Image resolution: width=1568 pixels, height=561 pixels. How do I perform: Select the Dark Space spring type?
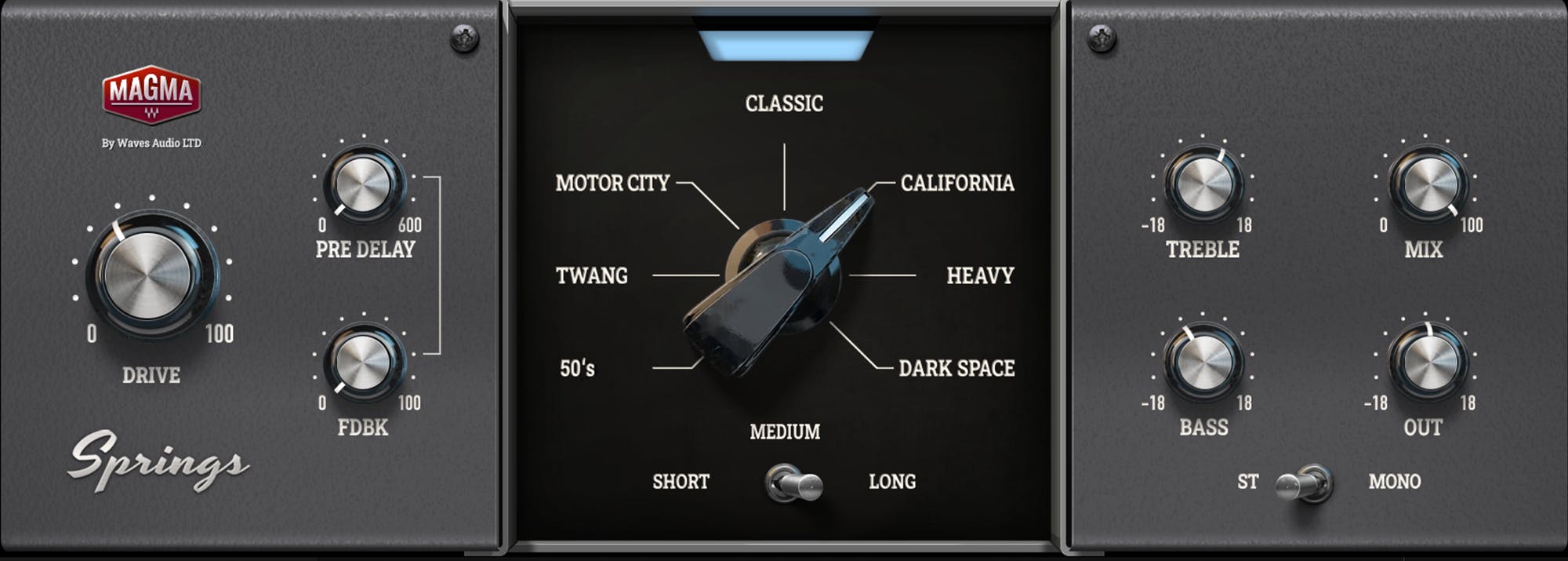pos(956,369)
